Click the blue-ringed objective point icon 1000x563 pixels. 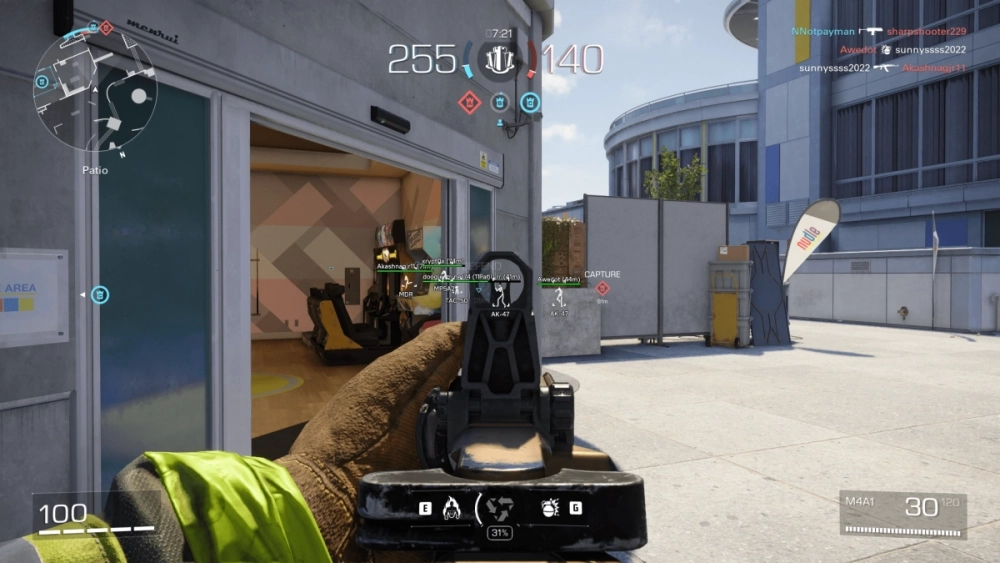pos(530,101)
